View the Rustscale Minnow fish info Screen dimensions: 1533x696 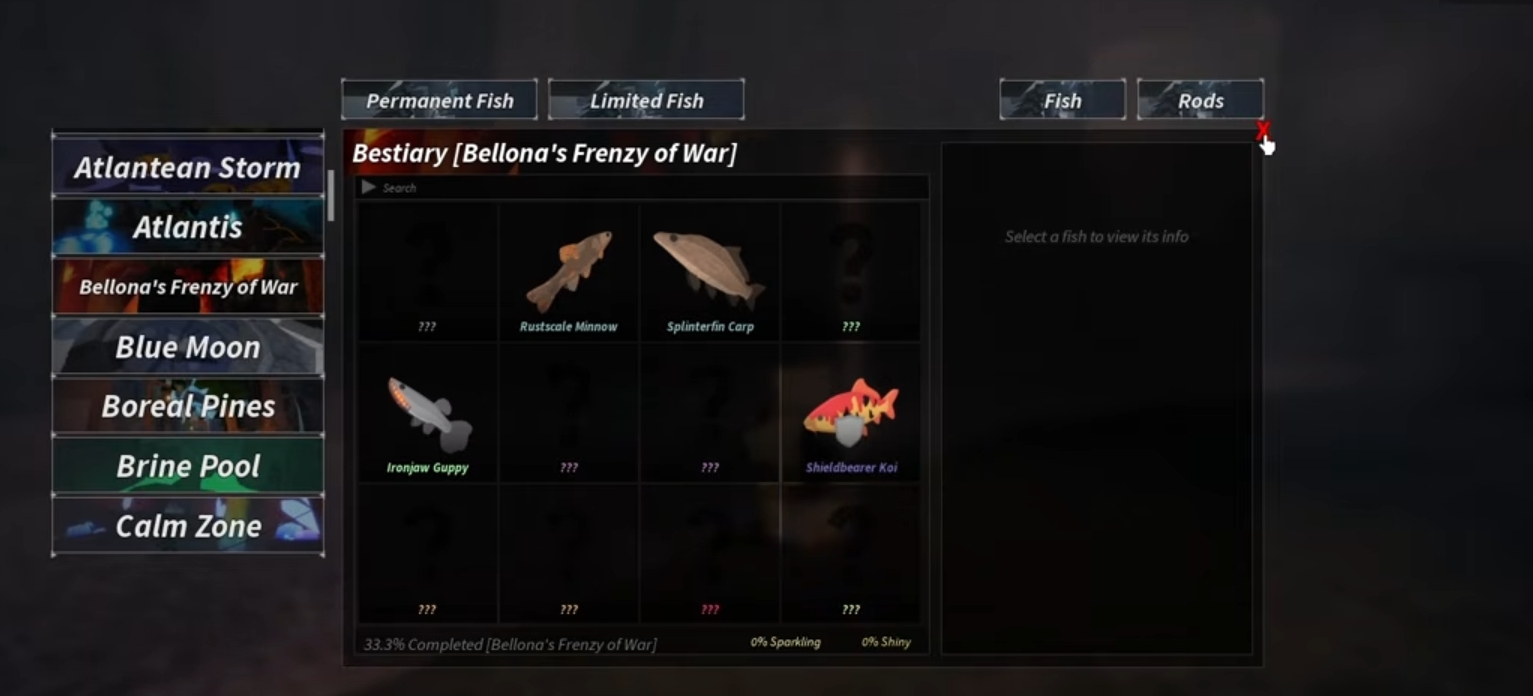coord(568,274)
